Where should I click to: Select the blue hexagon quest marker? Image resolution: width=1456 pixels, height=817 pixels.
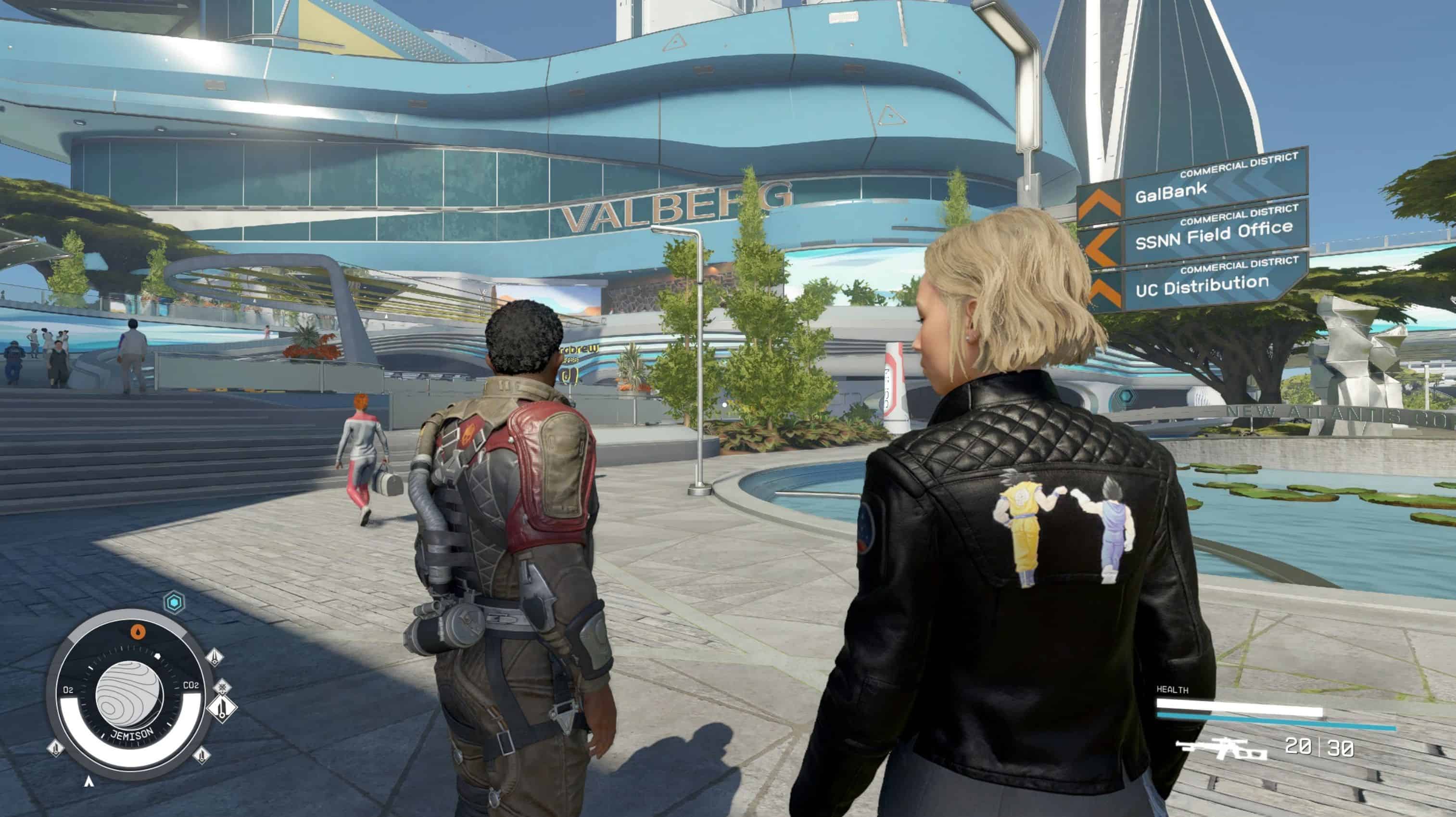[x=174, y=602]
